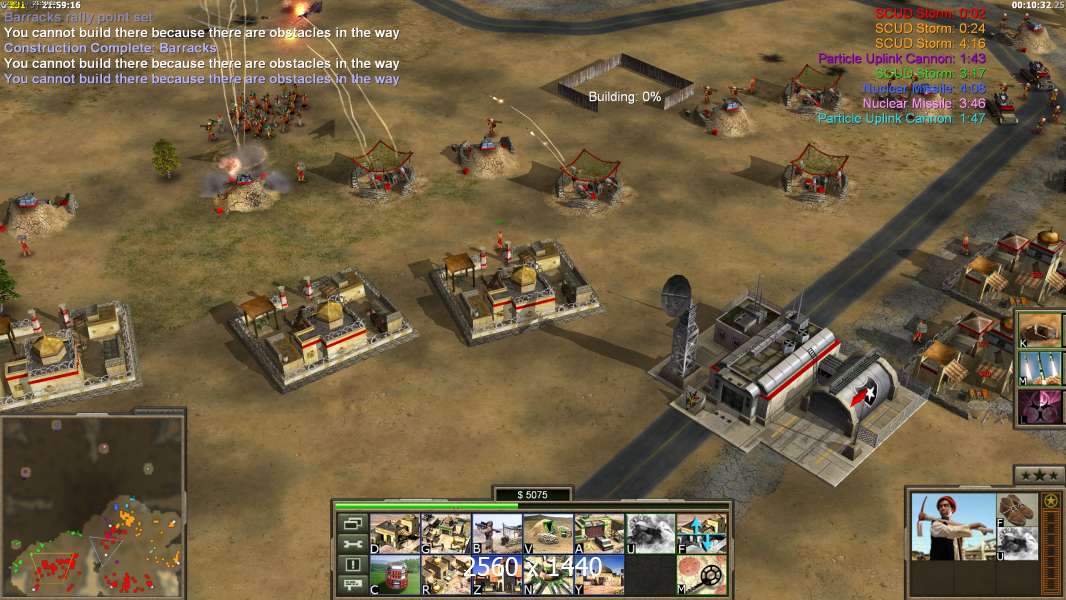Click the overlapping windows button
This screenshot has width=1066, height=600.
click(351, 523)
